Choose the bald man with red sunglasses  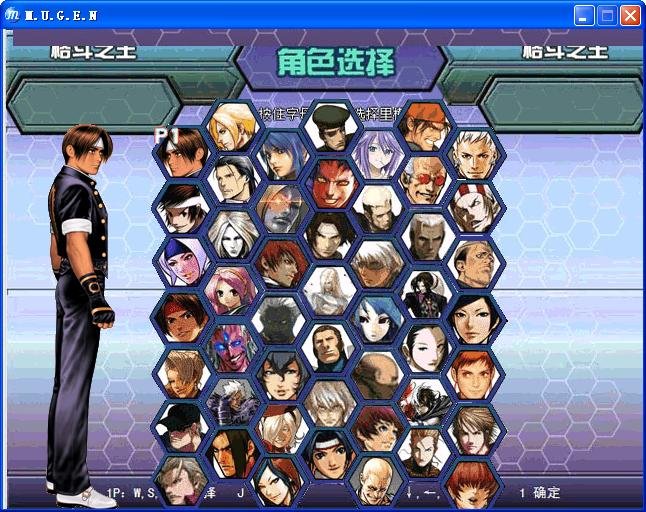tap(425, 180)
